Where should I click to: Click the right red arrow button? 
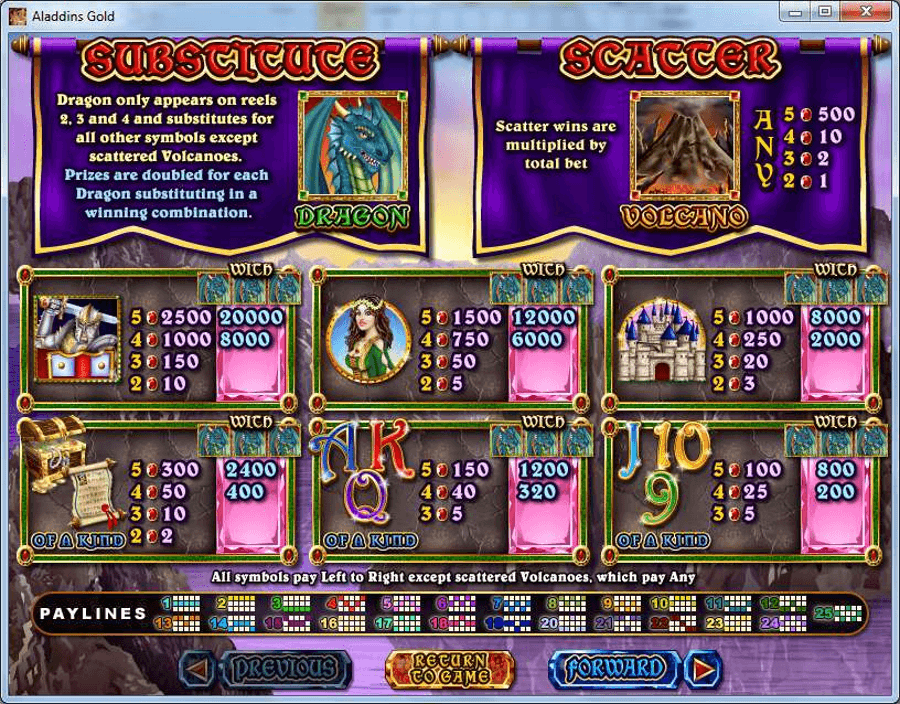click(706, 667)
